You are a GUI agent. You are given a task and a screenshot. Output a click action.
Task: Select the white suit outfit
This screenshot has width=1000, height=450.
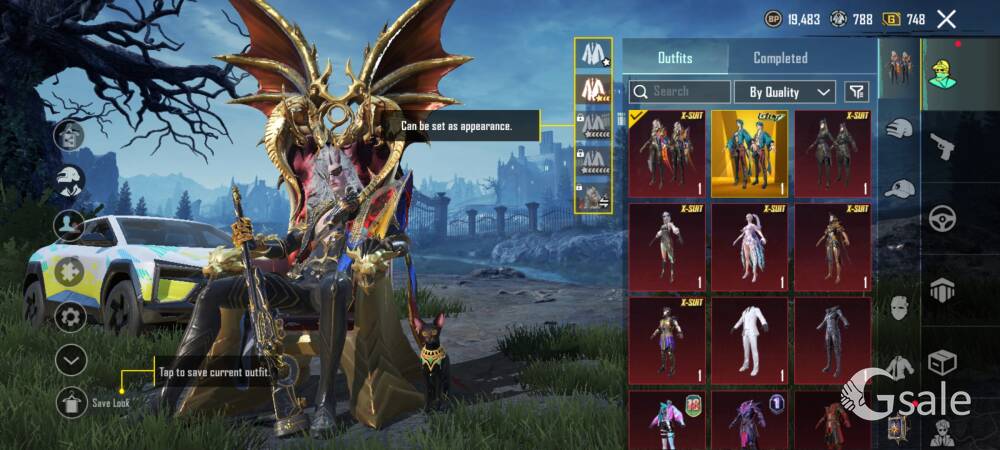749,340
